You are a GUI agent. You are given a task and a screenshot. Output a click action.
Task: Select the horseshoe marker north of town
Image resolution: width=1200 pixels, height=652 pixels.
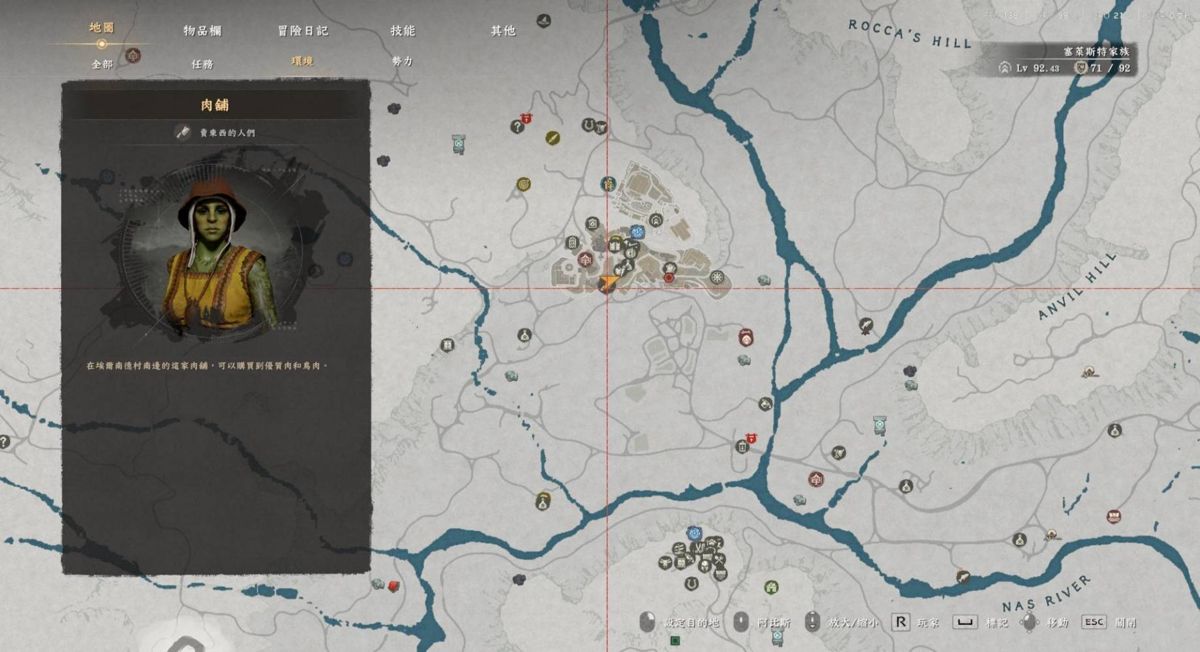590,125
